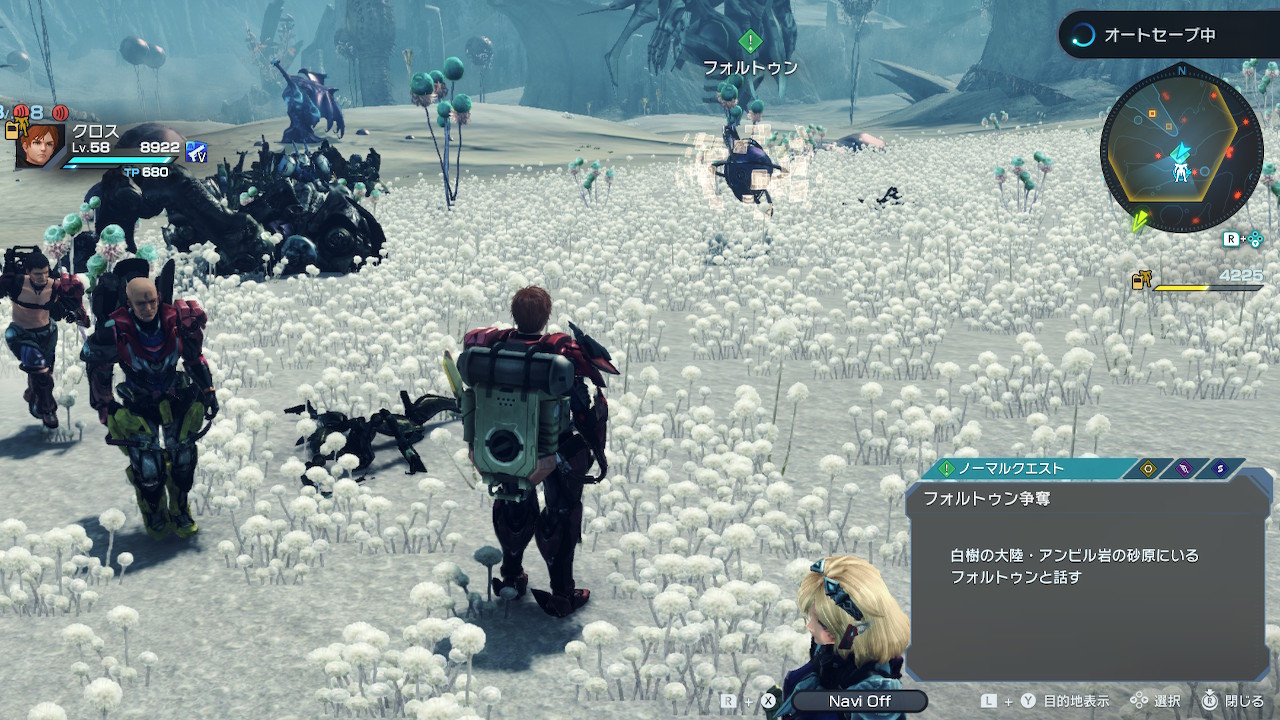This screenshot has height=720, width=1280.
Task: Toggle the Navi Off button
Action: 859,701
